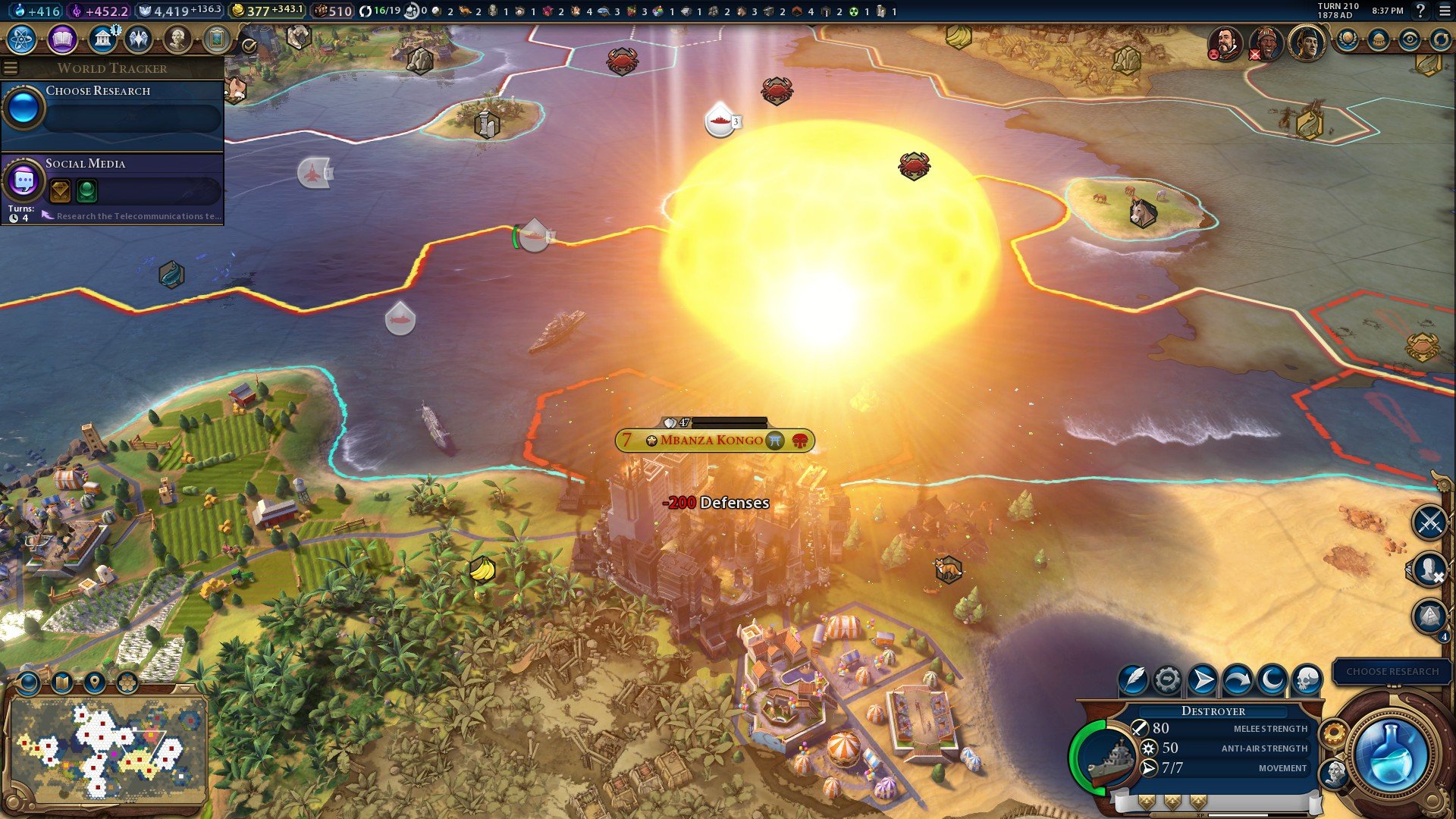Open the in-game menu at top right
The width and height of the screenshot is (1456, 819).
[x=1445, y=11]
